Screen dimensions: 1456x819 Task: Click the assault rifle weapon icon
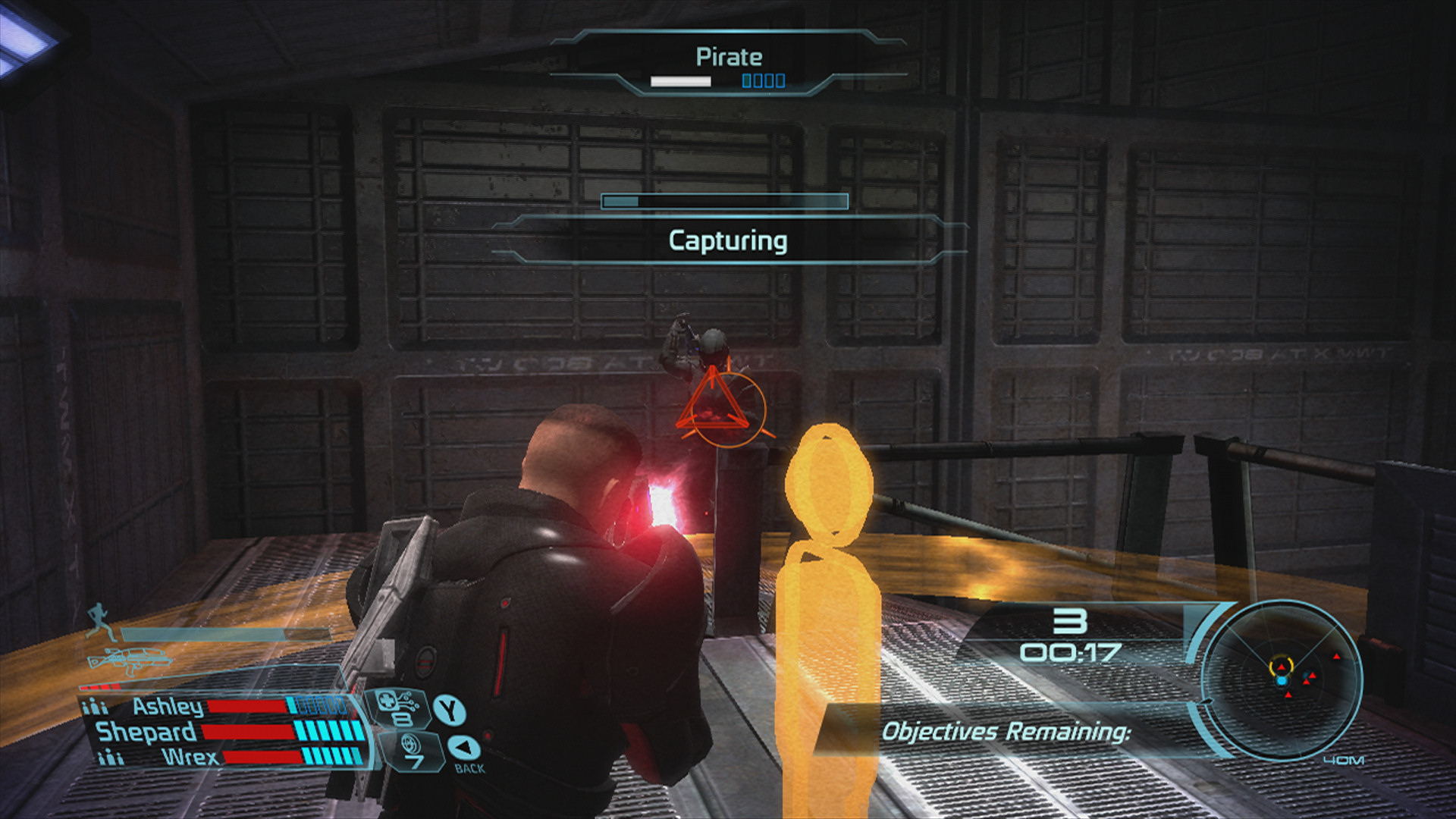[129, 662]
